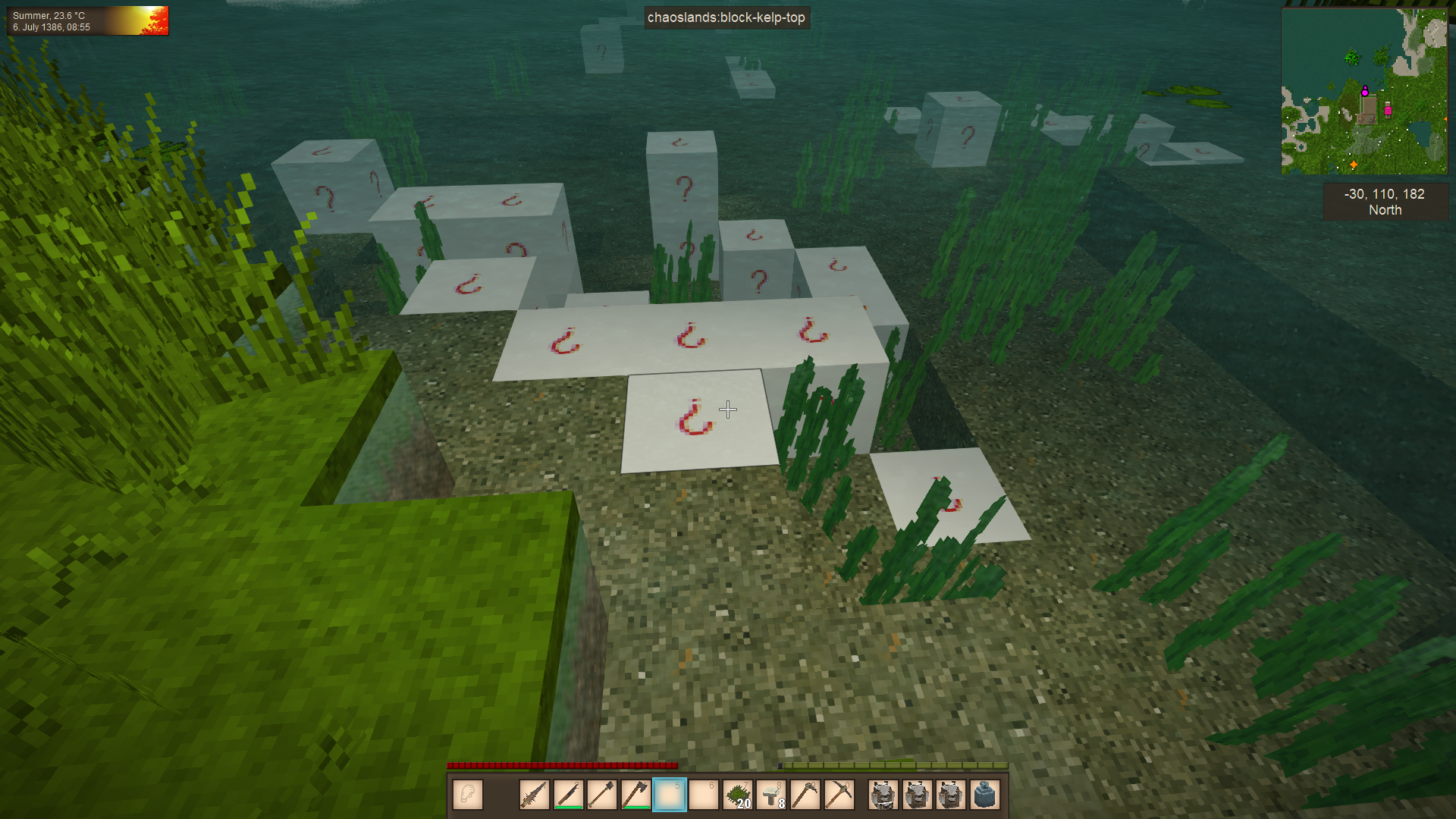Pick the stack of 8 anvil-shaped items
The width and height of the screenshot is (1456, 819).
(771, 795)
